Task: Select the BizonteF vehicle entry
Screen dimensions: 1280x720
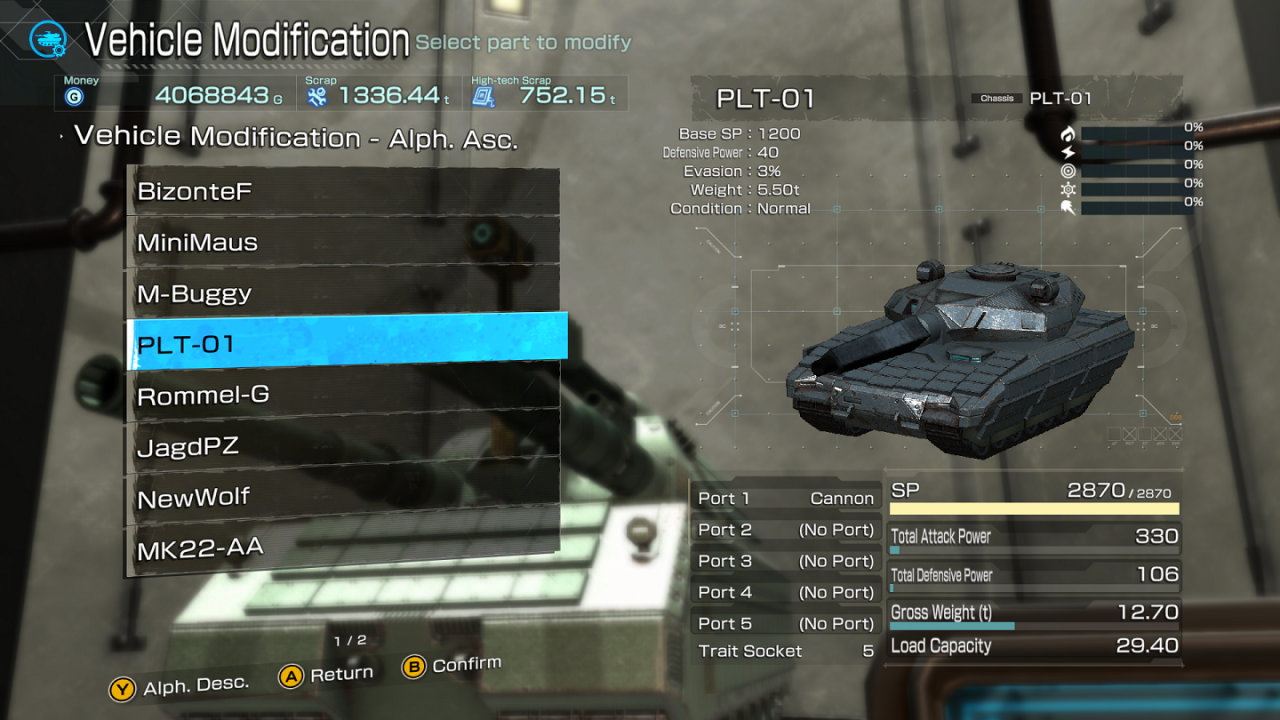Action: point(342,191)
